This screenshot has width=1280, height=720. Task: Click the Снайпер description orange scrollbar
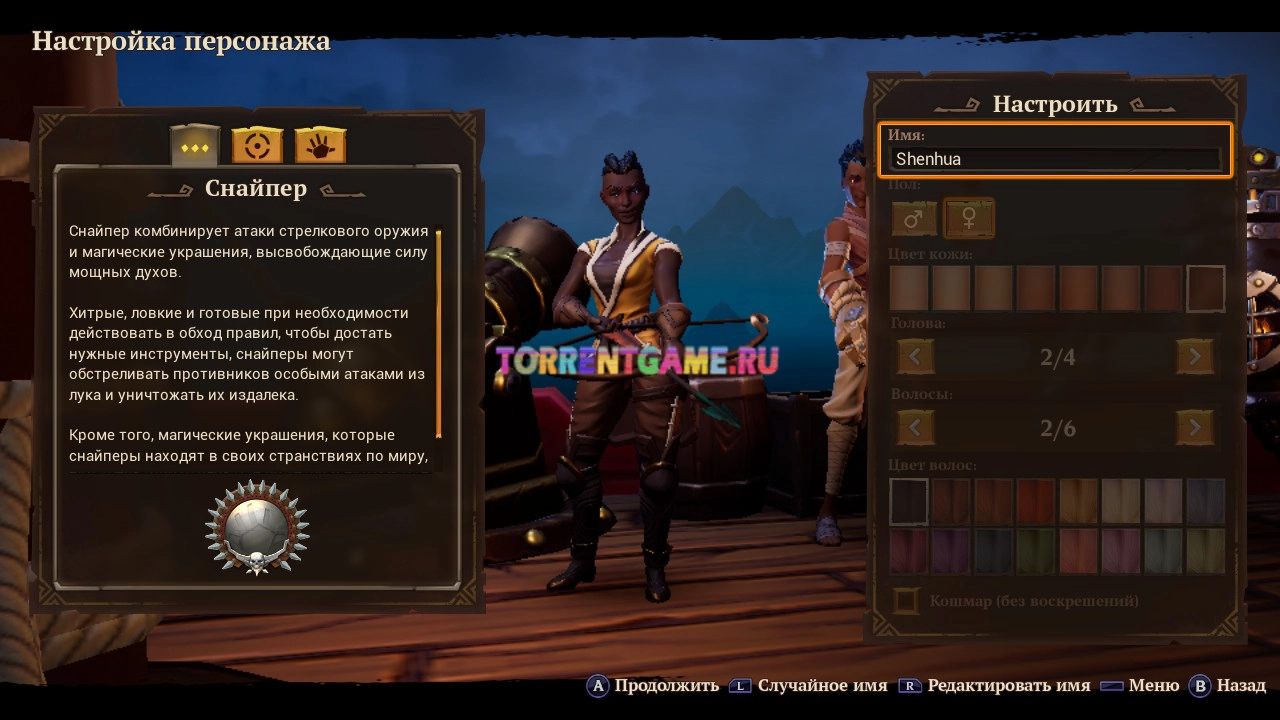tap(438, 334)
